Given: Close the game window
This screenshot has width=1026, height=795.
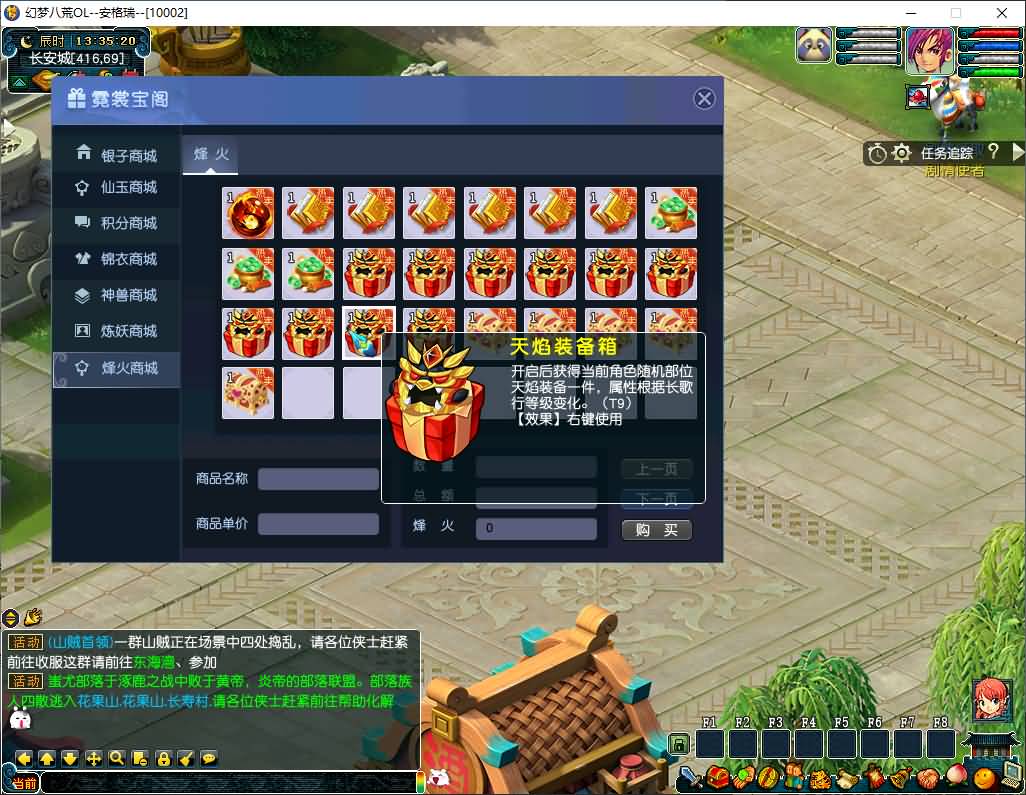Looking at the screenshot, I should pos(1002,12).
